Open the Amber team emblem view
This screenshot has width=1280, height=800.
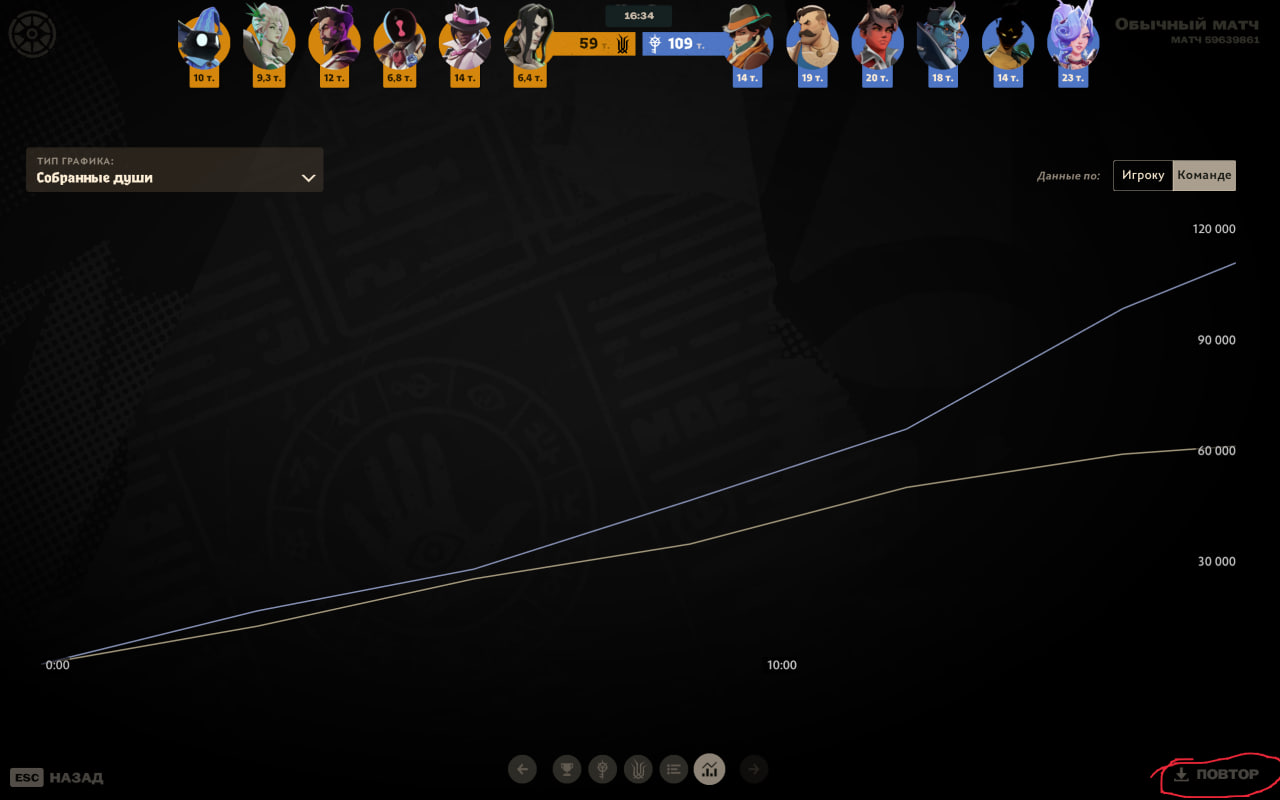pos(638,769)
